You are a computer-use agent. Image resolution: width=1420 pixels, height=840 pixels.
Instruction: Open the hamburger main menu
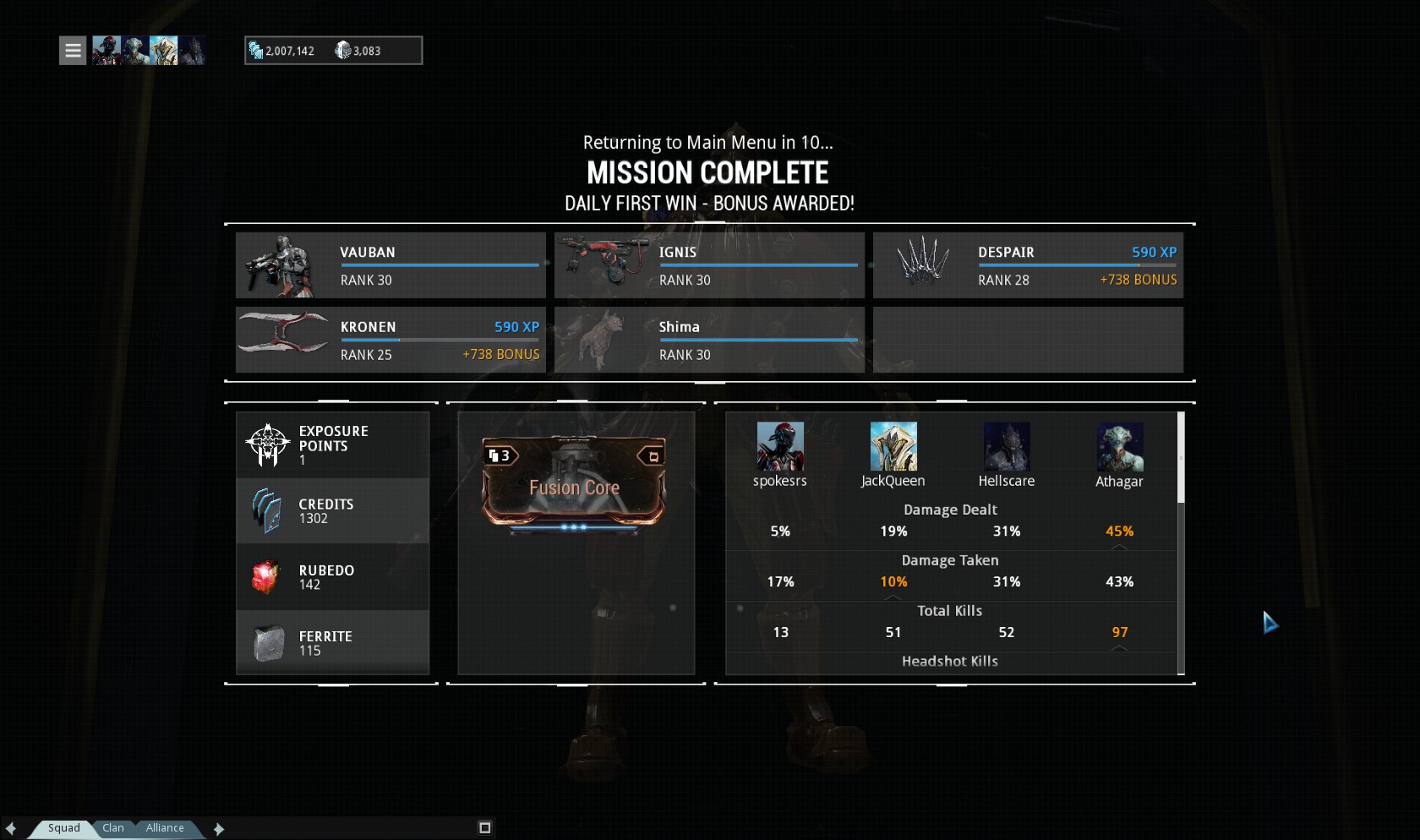(x=73, y=51)
